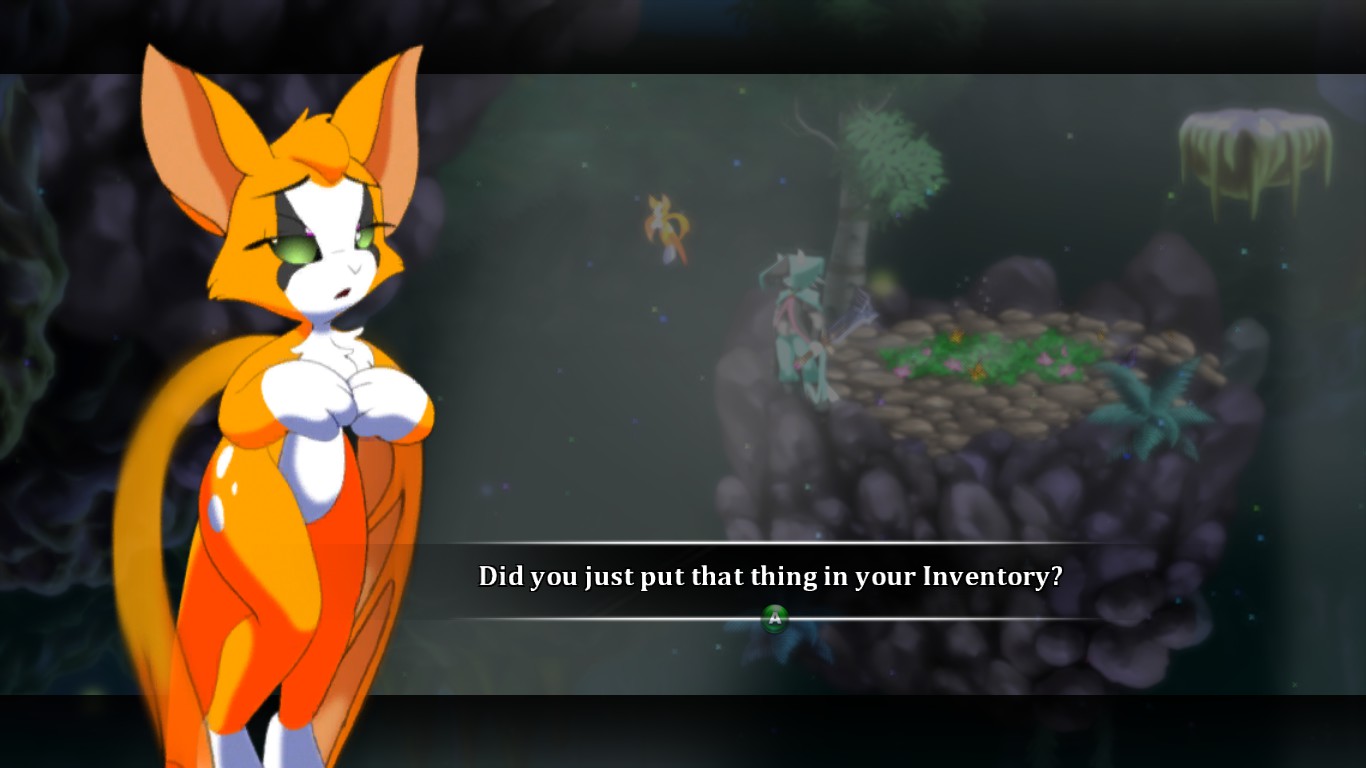The width and height of the screenshot is (1366, 768).
Task: Click the dialogue text about the Inventory
Action: (770, 576)
